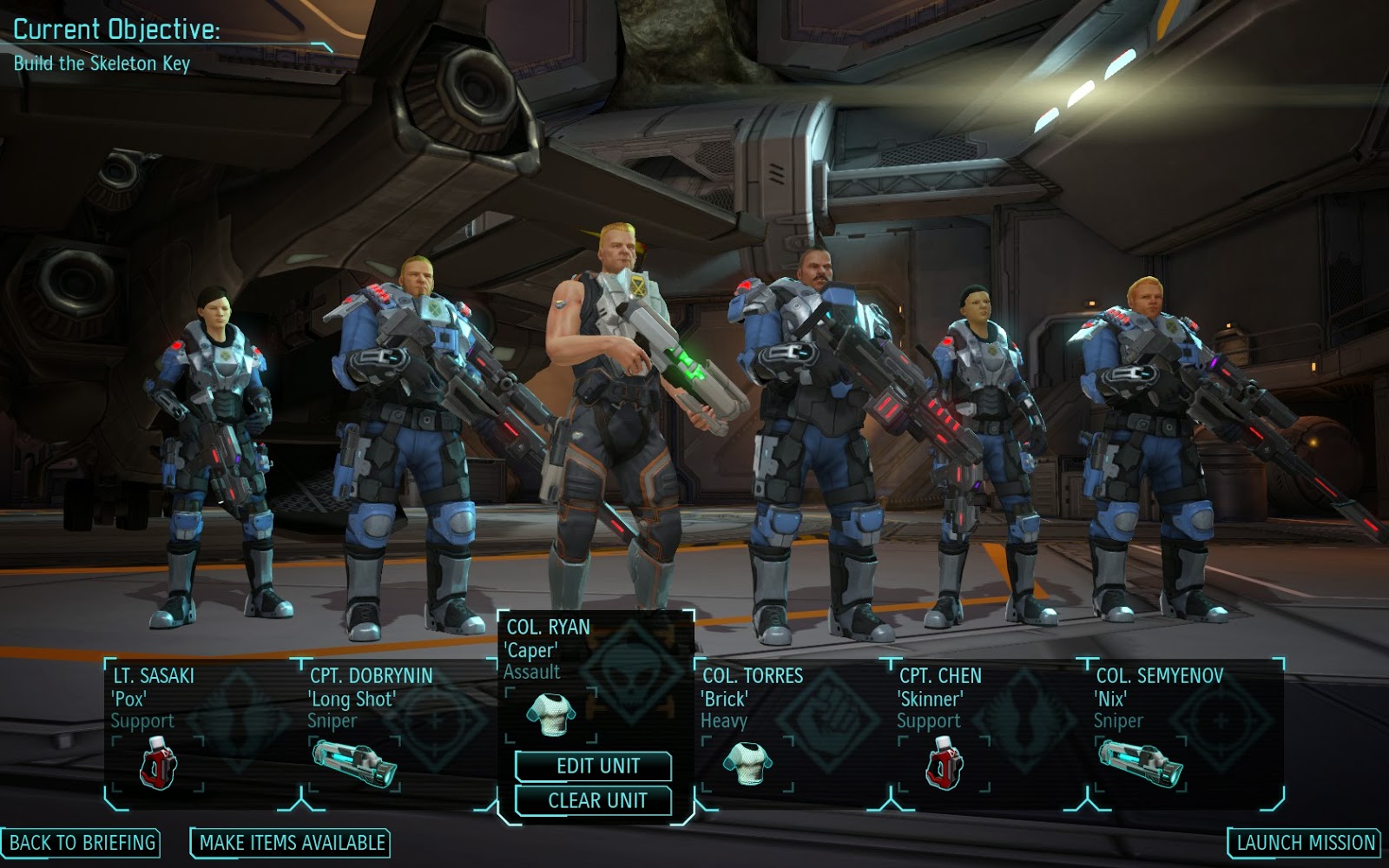Screen dimensions: 1389x868
Task: Click Make Items Available
Action: pyautogui.click(x=291, y=842)
